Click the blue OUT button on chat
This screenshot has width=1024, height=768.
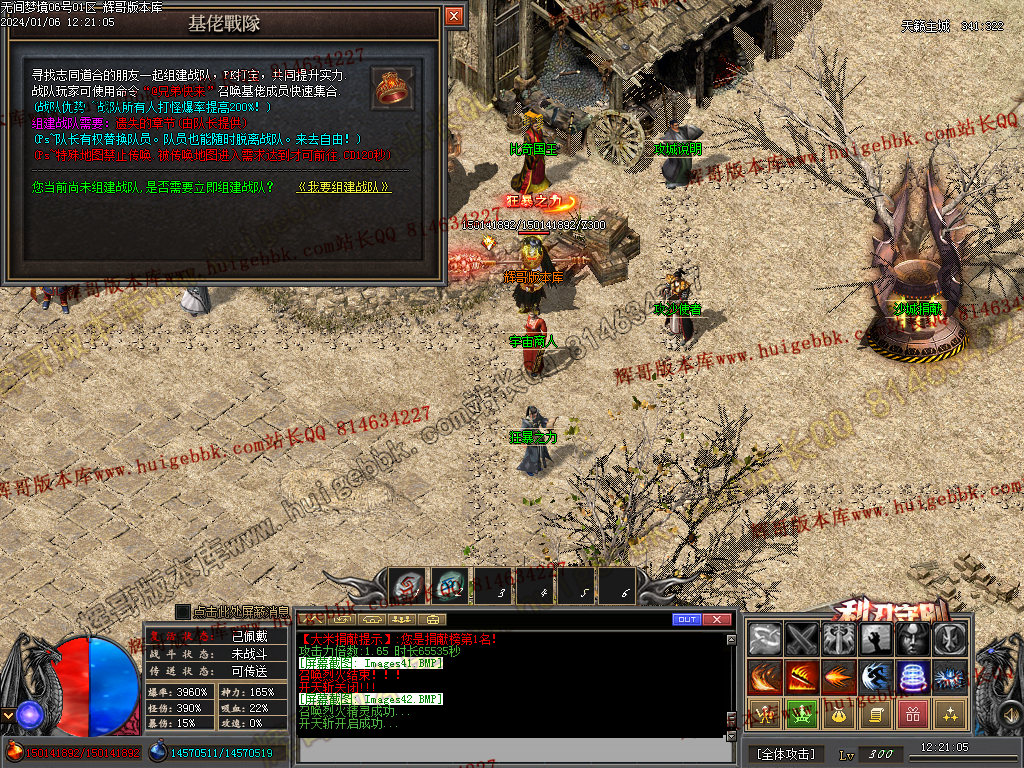click(687, 620)
